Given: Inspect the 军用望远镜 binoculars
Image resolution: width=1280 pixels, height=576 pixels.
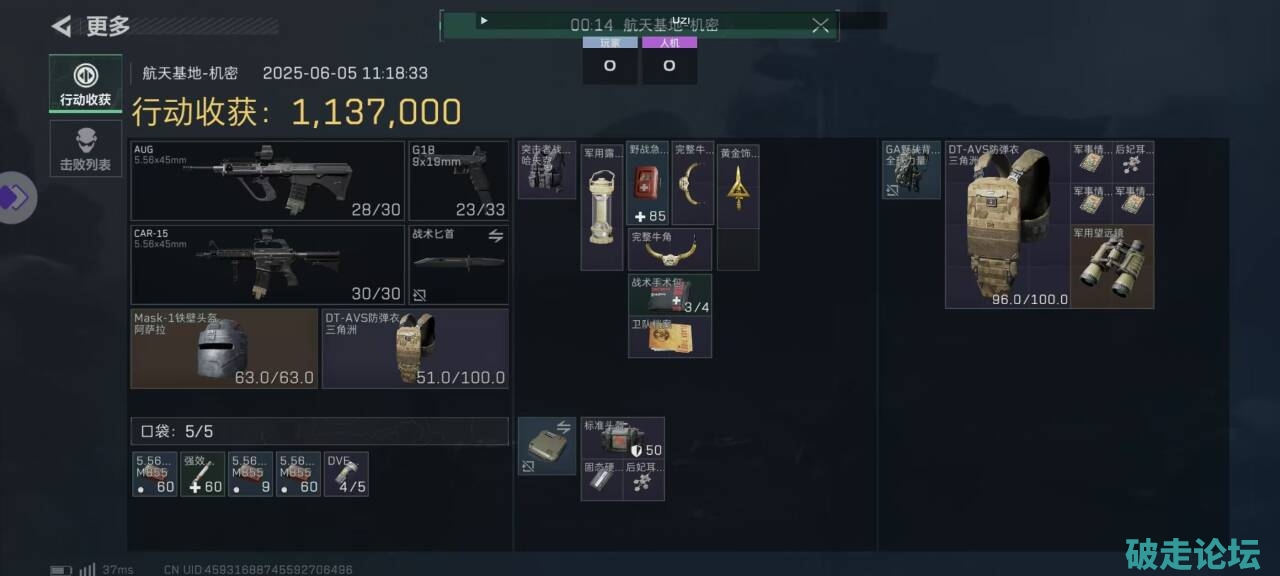Looking at the screenshot, I should click(x=1112, y=266).
